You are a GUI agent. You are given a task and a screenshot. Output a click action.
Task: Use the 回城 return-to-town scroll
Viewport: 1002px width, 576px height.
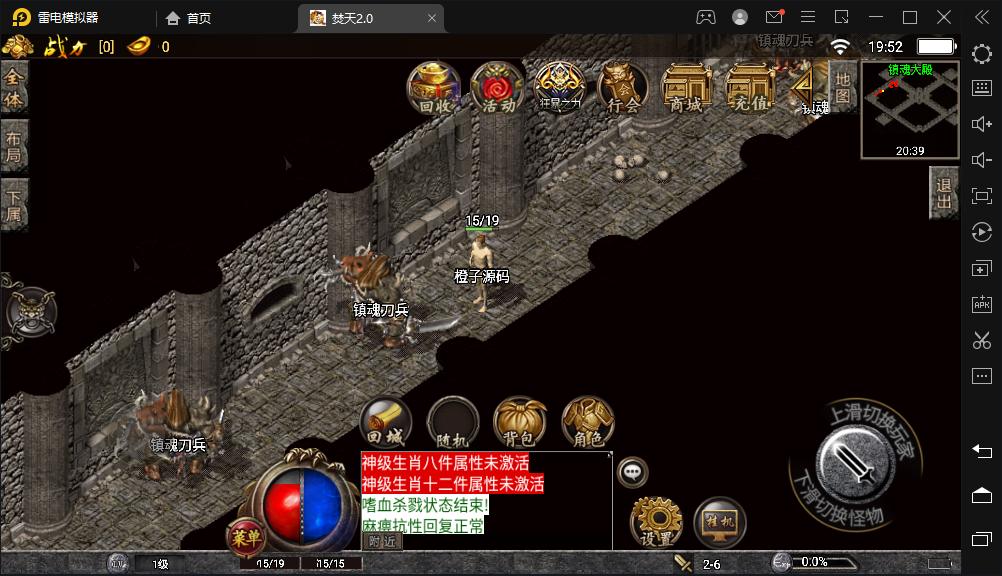(385, 422)
